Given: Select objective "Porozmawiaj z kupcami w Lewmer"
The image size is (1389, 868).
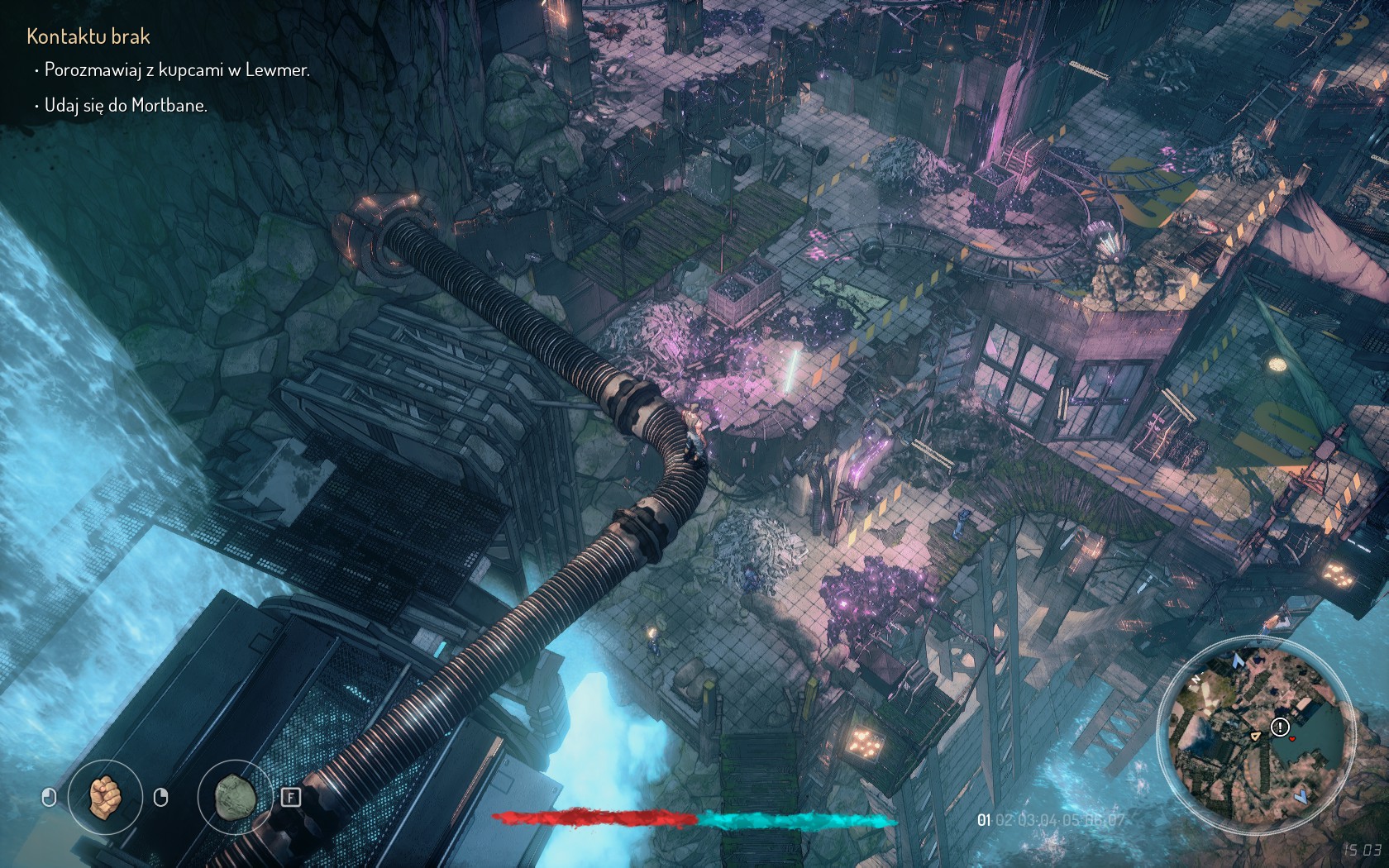Looking at the screenshot, I should coord(177,70).
